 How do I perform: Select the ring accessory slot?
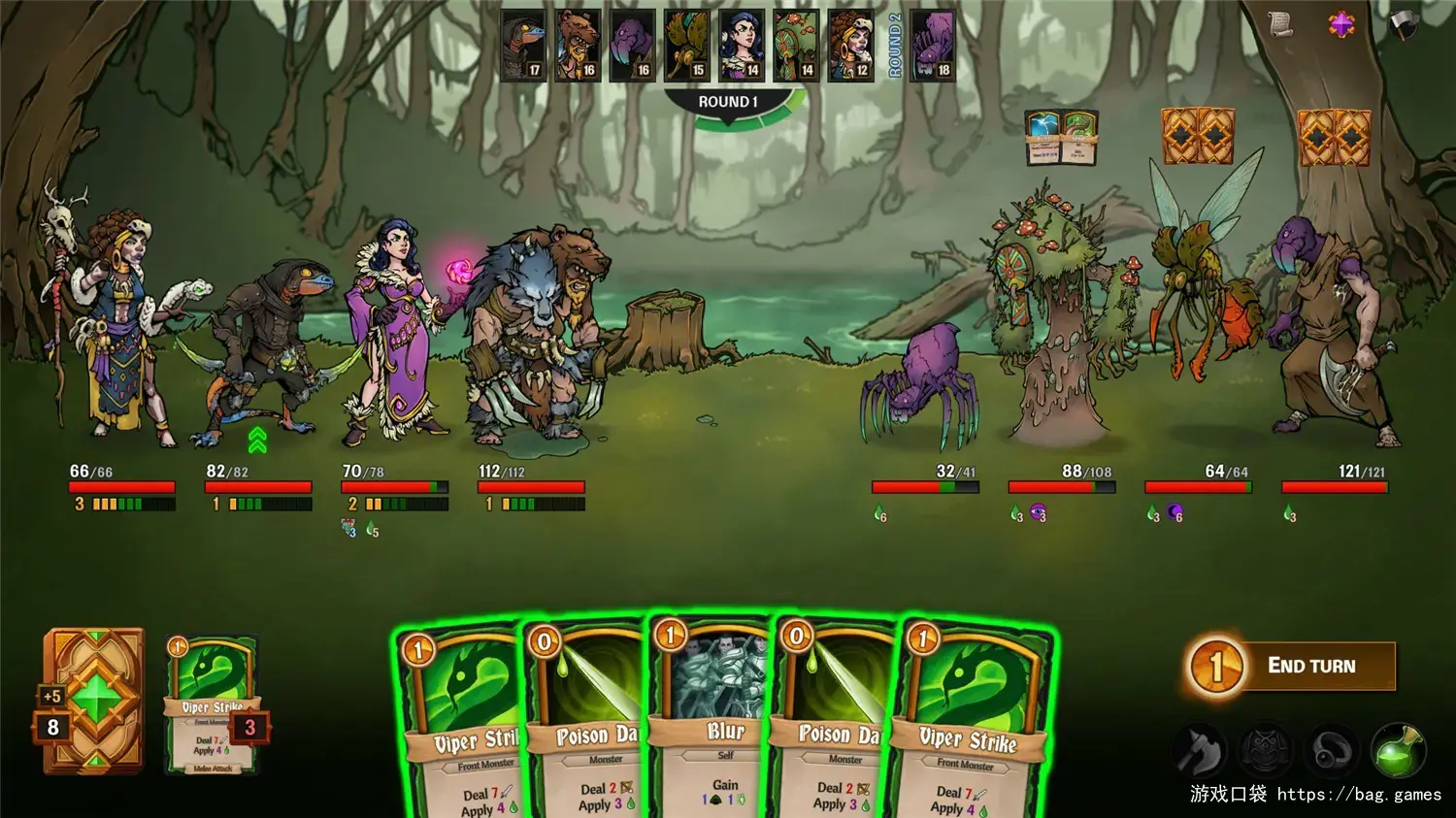1332,750
